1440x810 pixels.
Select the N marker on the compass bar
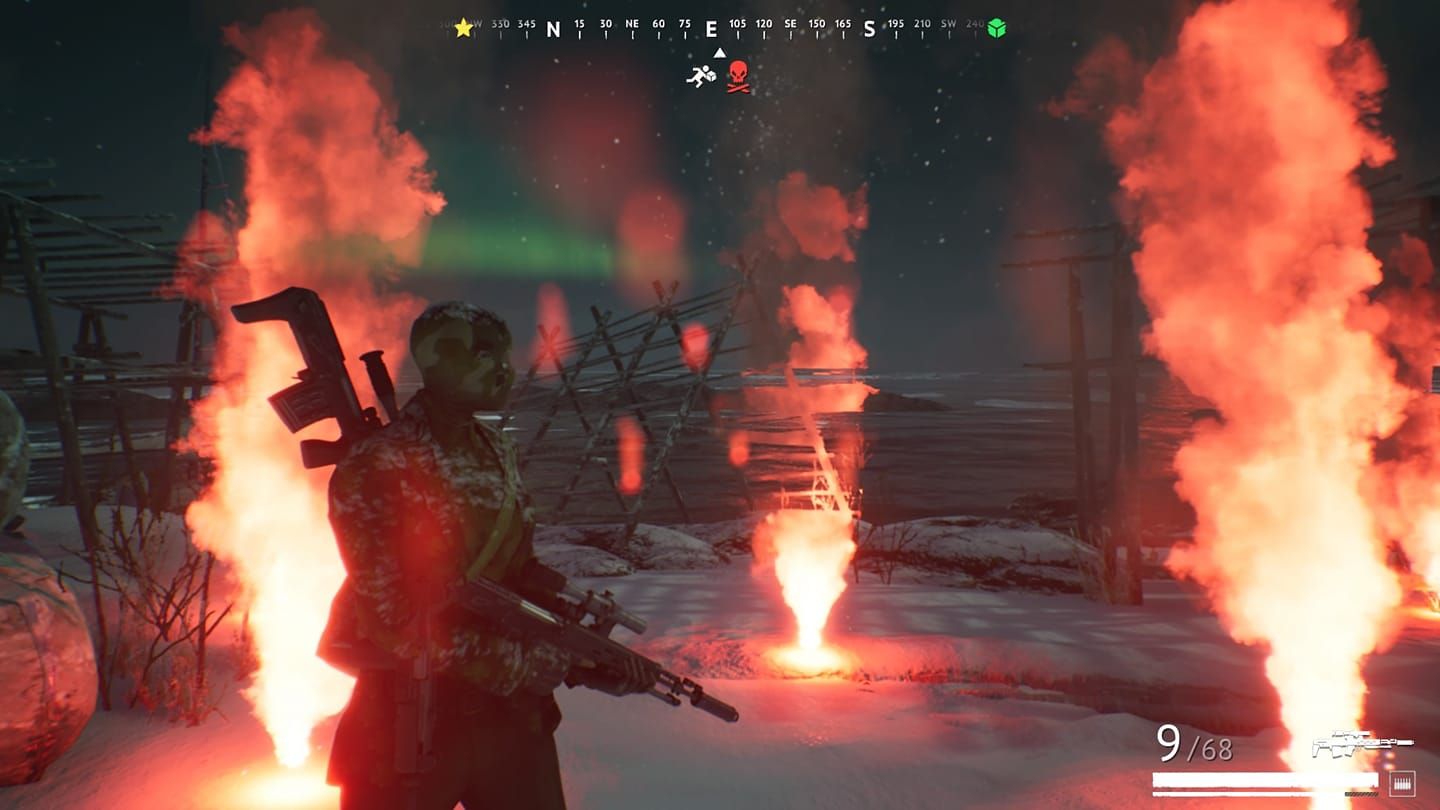[552, 28]
